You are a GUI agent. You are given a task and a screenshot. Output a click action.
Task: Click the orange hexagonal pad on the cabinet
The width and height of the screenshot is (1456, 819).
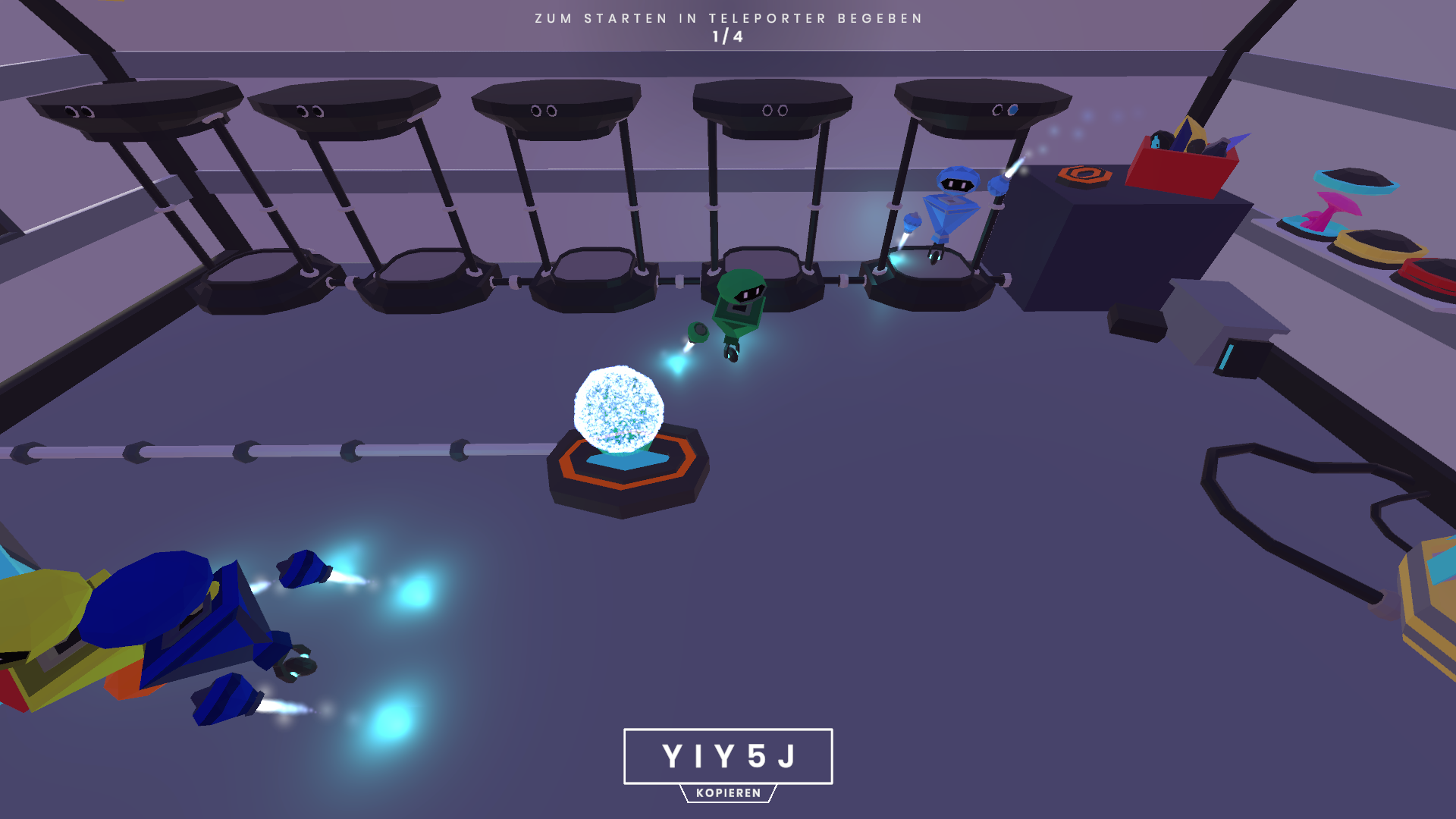point(1084,176)
